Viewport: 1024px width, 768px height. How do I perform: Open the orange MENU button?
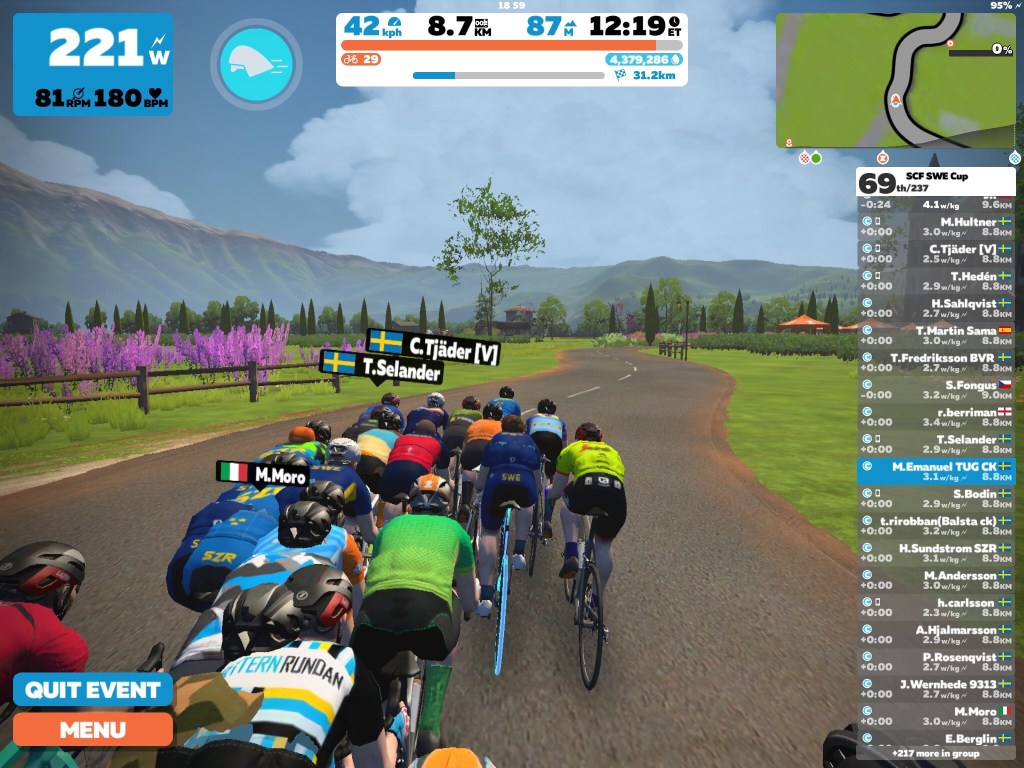click(x=92, y=729)
